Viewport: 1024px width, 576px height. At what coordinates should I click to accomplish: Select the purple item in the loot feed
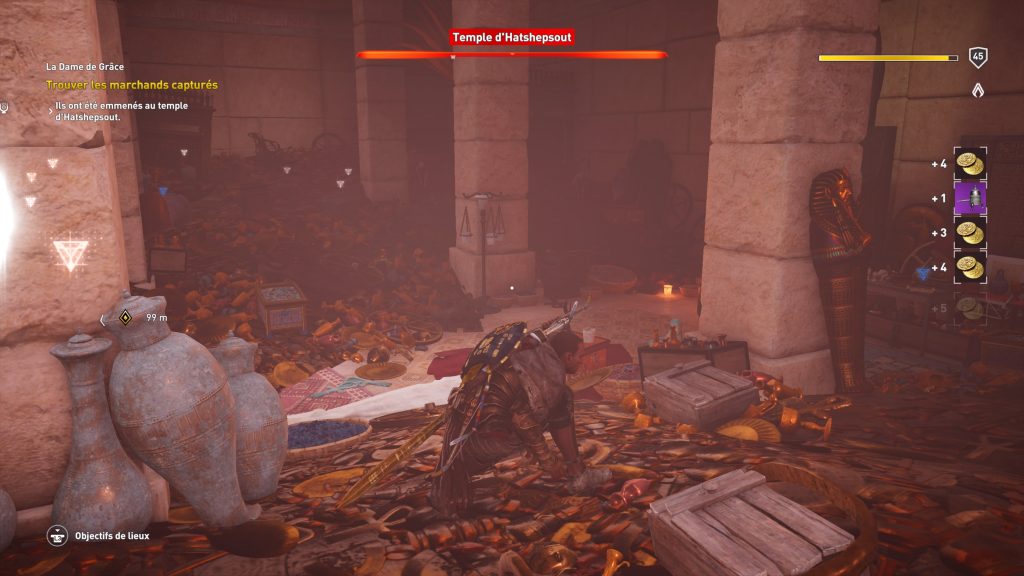(x=970, y=198)
